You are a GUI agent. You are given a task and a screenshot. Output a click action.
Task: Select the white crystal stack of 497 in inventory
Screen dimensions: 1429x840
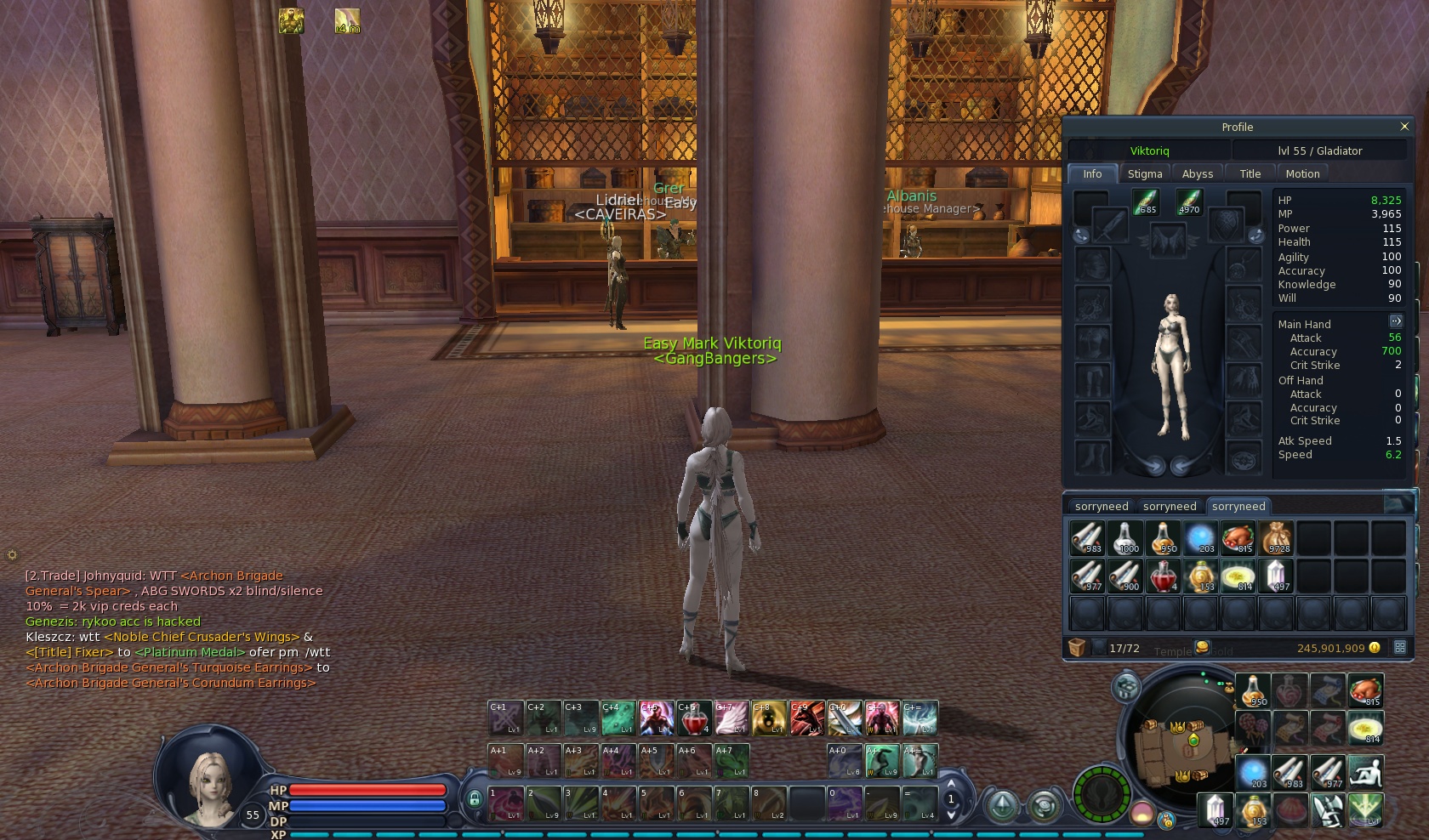(x=1276, y=576)
